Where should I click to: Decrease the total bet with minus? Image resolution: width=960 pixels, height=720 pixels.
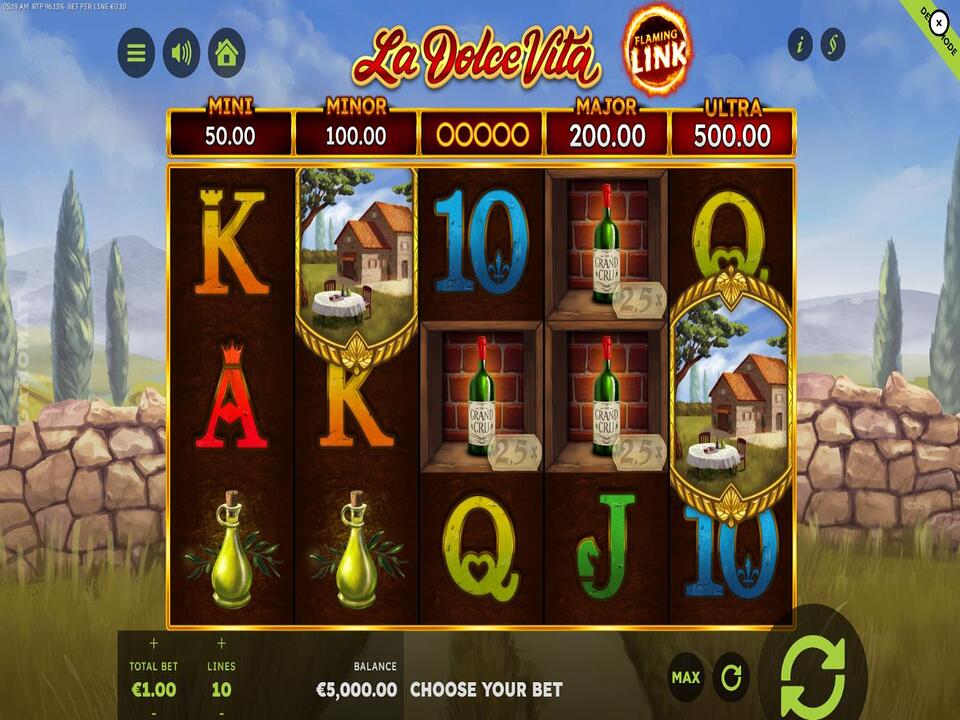153,713
